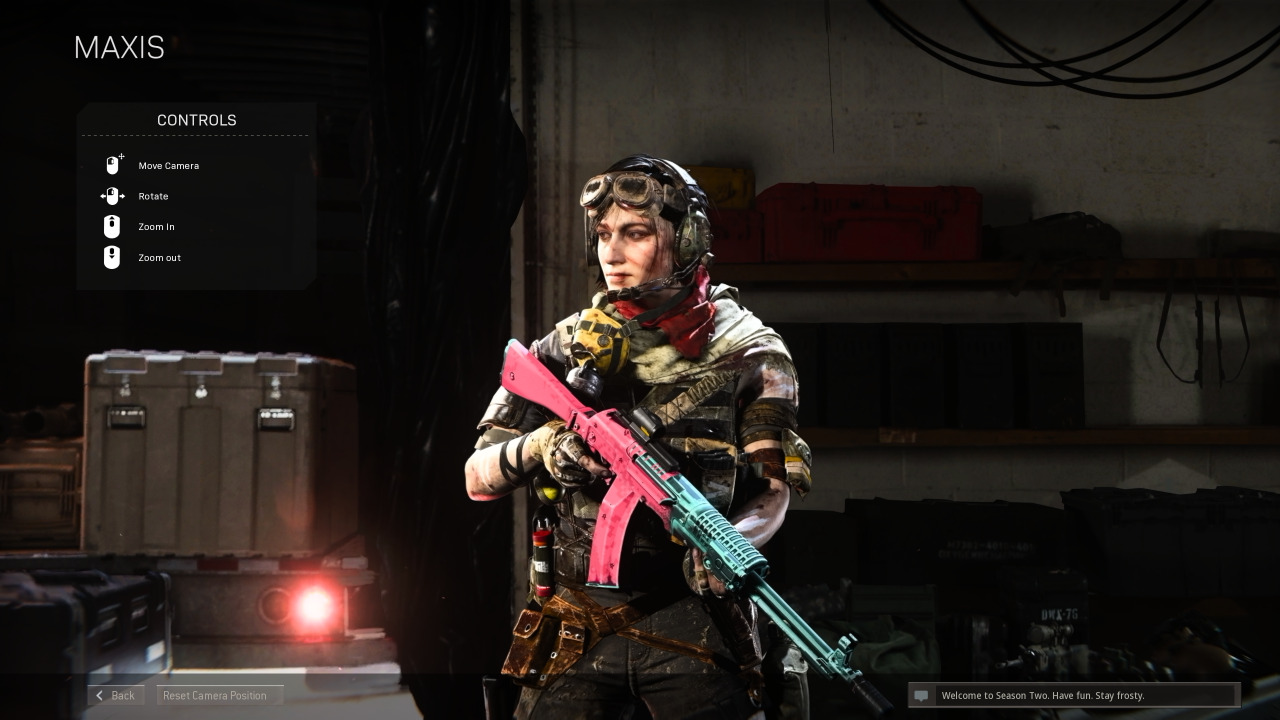Click the dashed divider under CONTROLS
The image size is (1280, 720).
[194, 136]
